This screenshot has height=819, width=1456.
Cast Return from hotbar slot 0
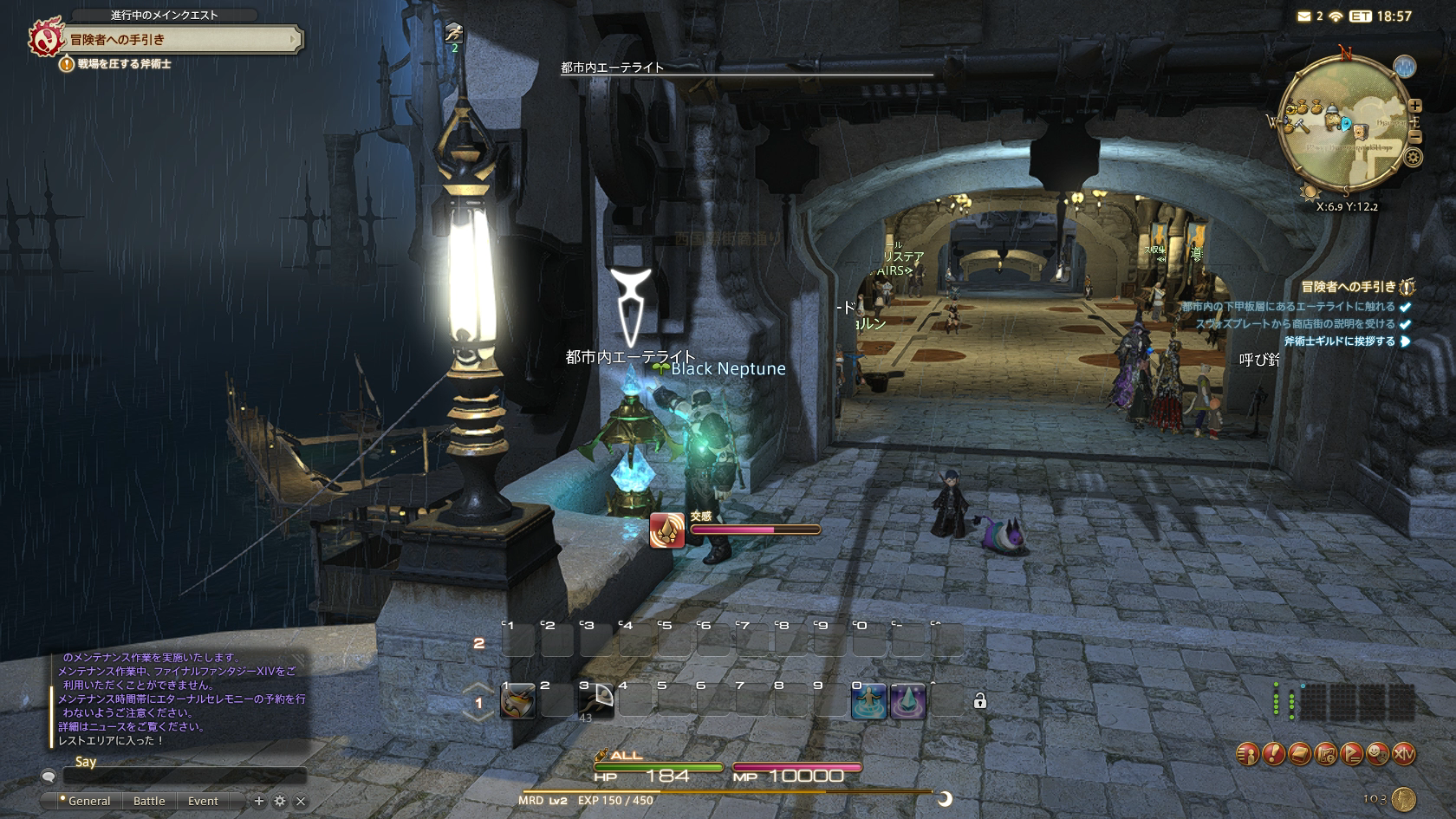[868, 701]
